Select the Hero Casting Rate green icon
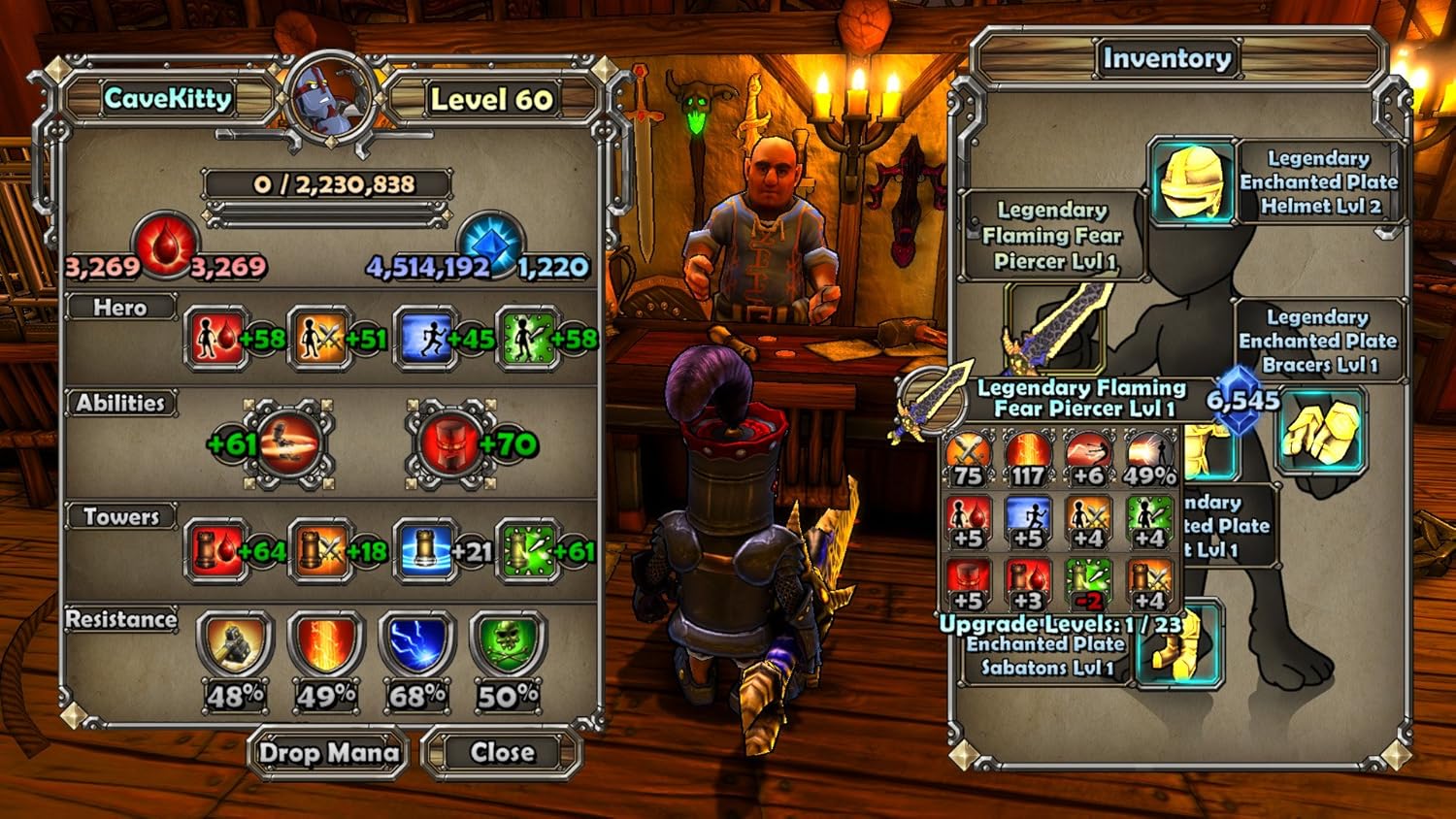1456x819 pixels. [x=526, y=339]
